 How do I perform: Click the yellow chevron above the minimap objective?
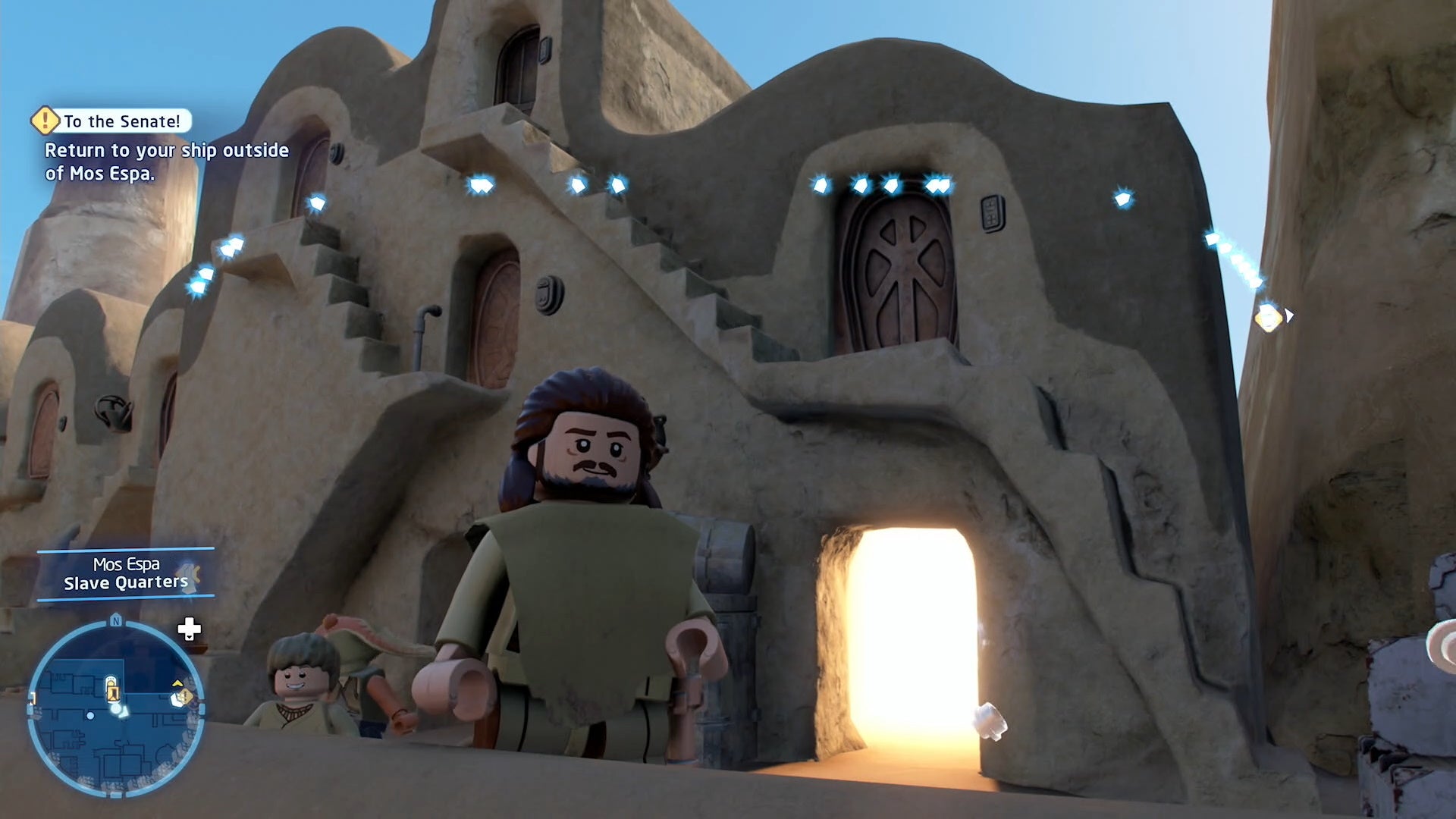[177, 683]
